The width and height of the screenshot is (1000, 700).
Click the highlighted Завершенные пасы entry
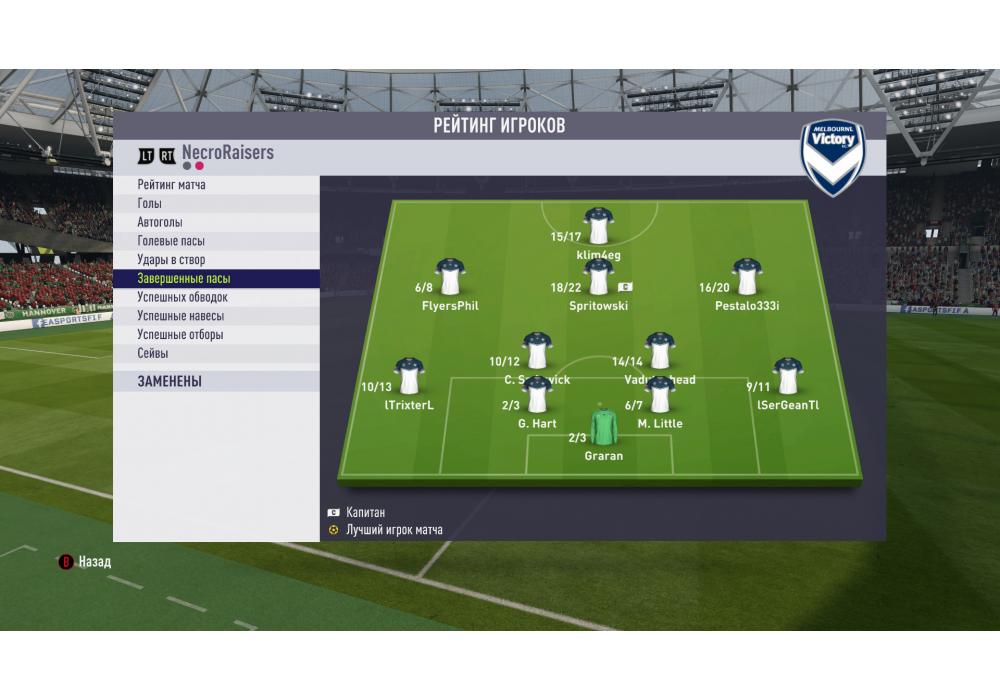click(184, 279)
